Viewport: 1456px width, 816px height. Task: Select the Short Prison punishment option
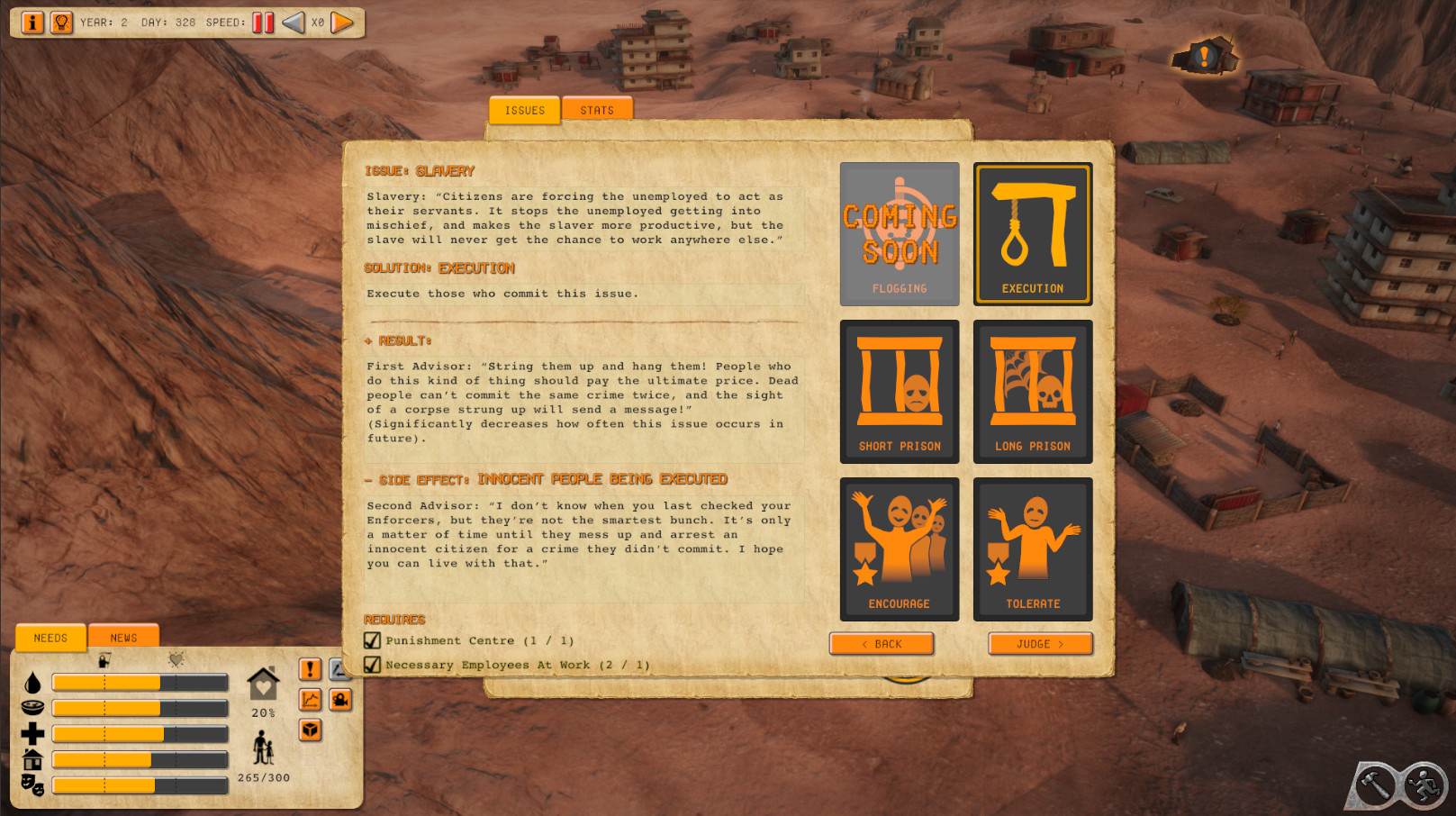899,389
